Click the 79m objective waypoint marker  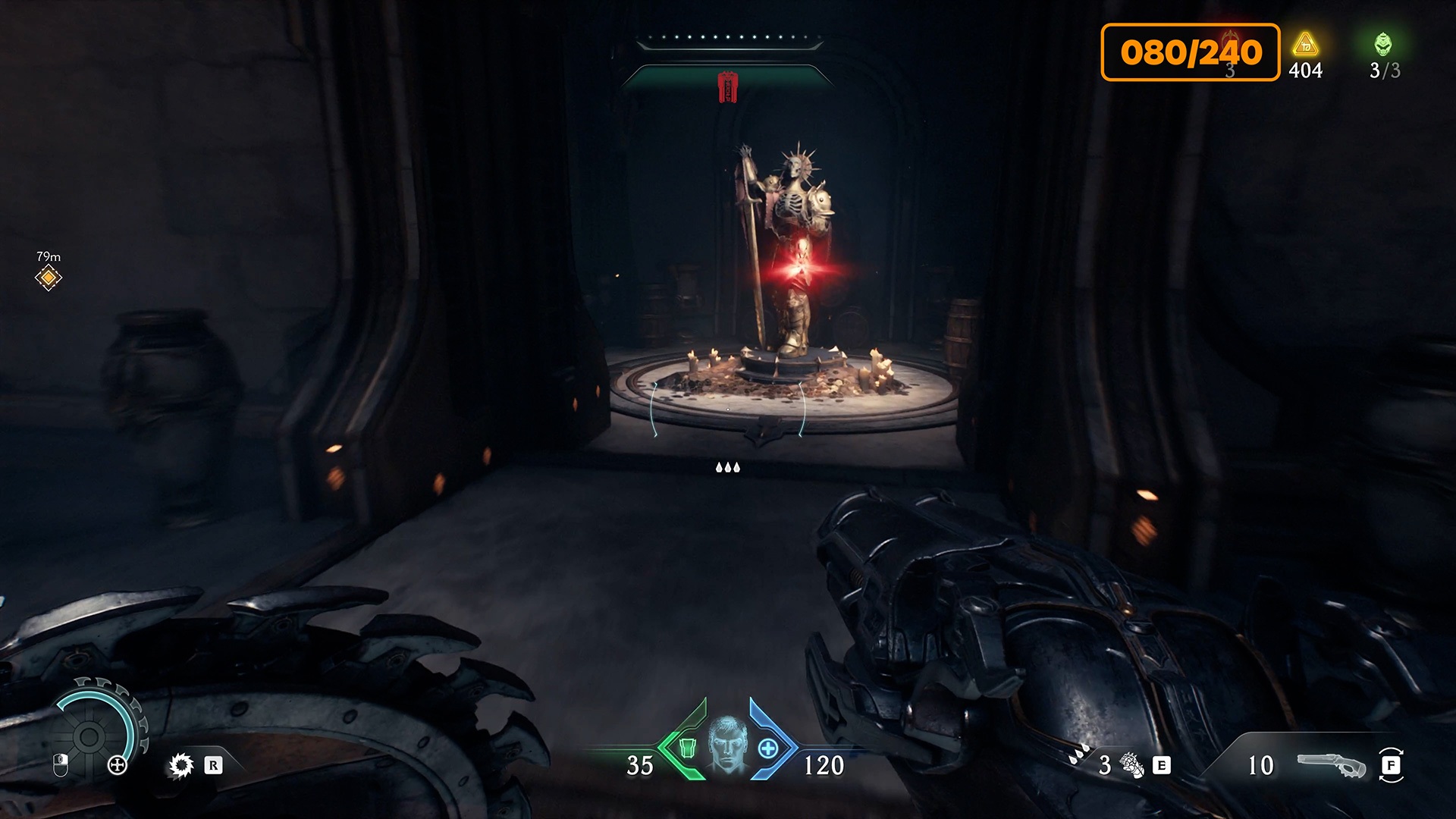(x=48, y=278)
